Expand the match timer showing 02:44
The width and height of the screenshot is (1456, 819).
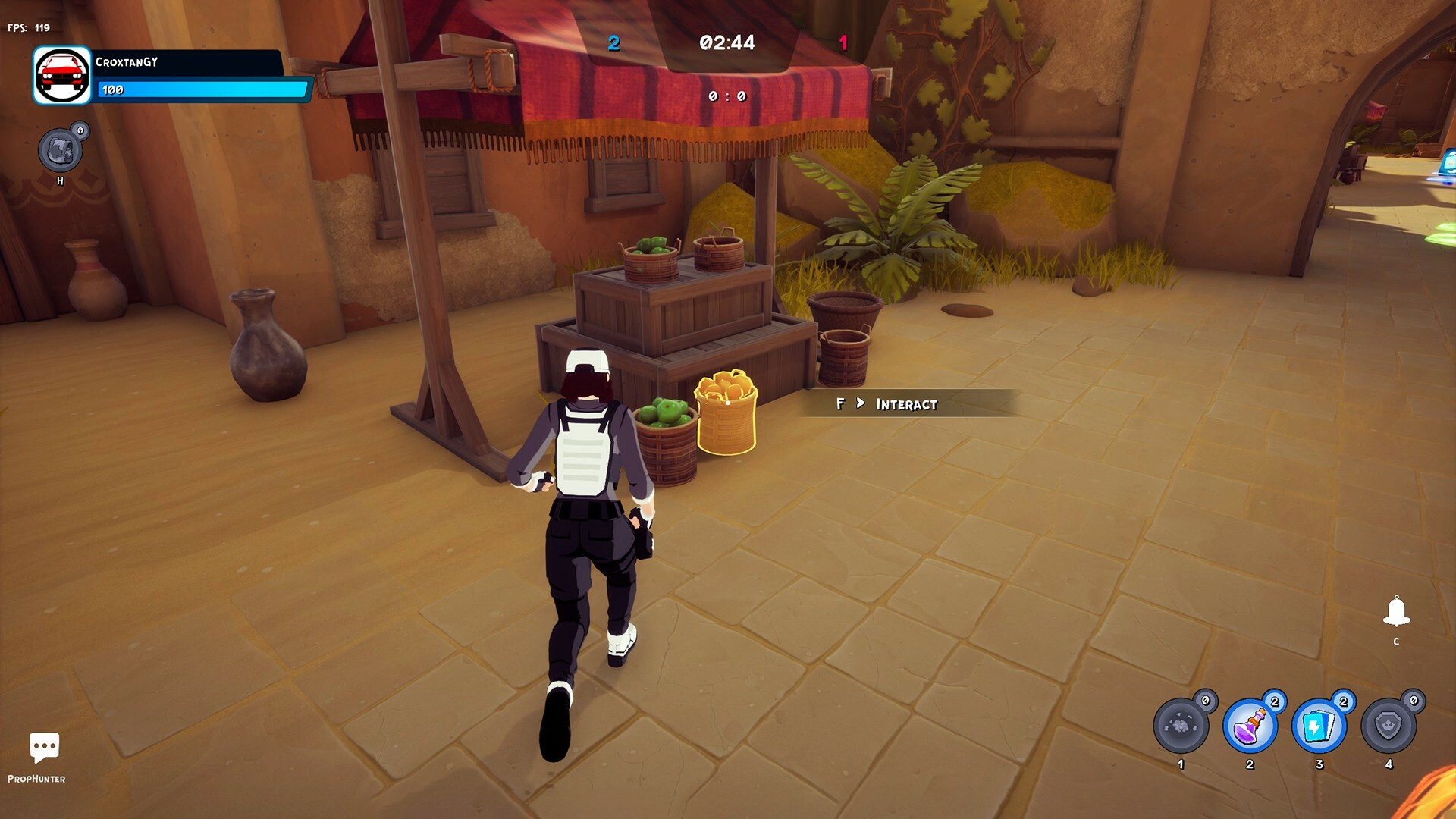727,43
